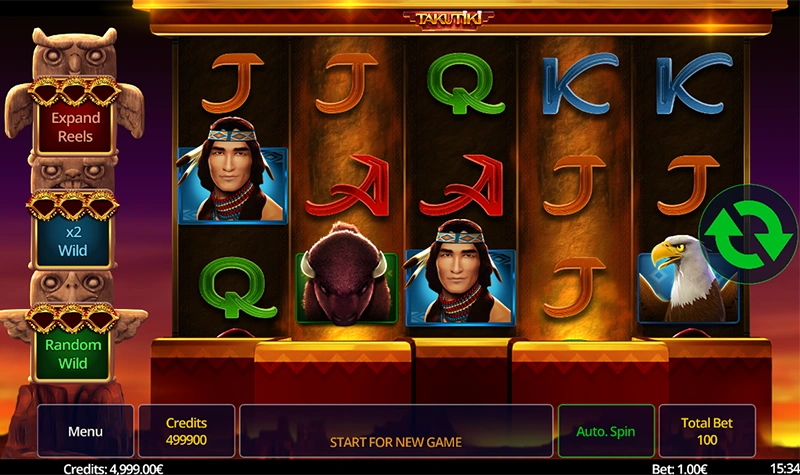Spin the reels with the green arrows

coord(739,230)
